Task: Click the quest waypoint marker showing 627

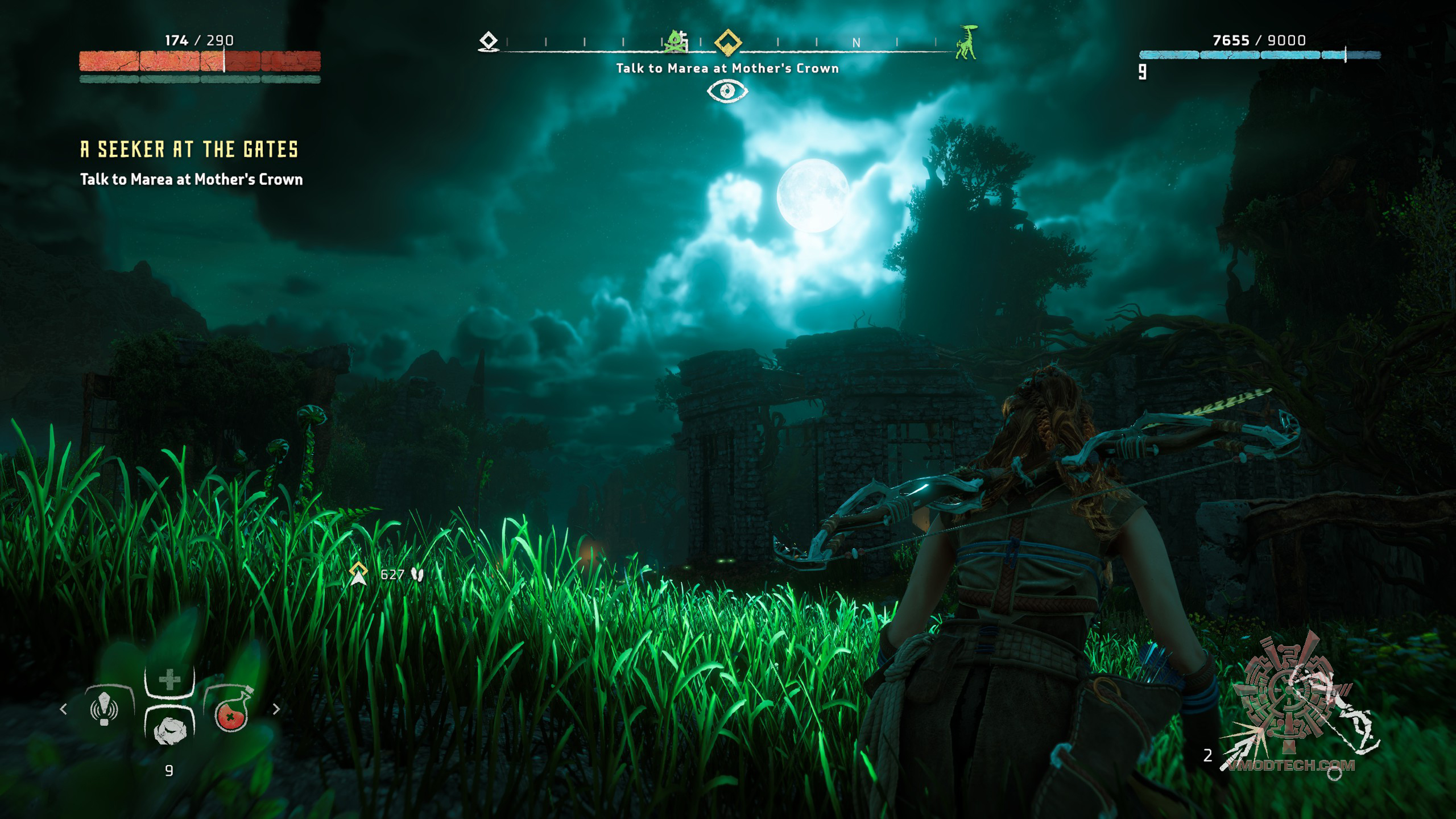Action: [359, 574]
